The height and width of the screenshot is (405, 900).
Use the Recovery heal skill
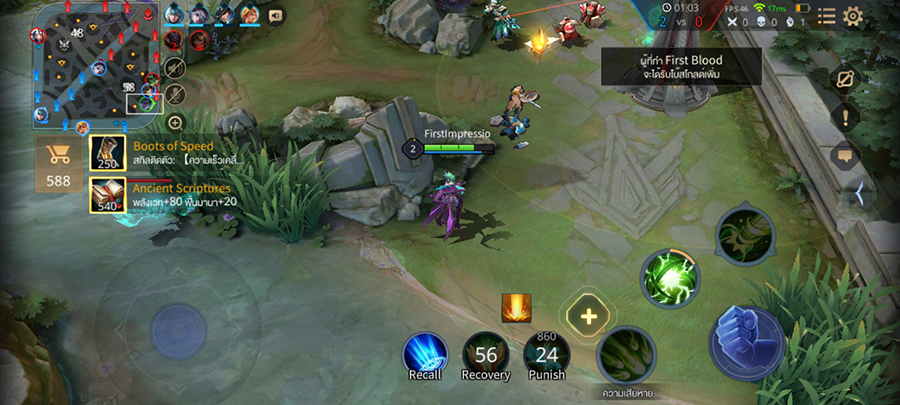coord(486,355)
